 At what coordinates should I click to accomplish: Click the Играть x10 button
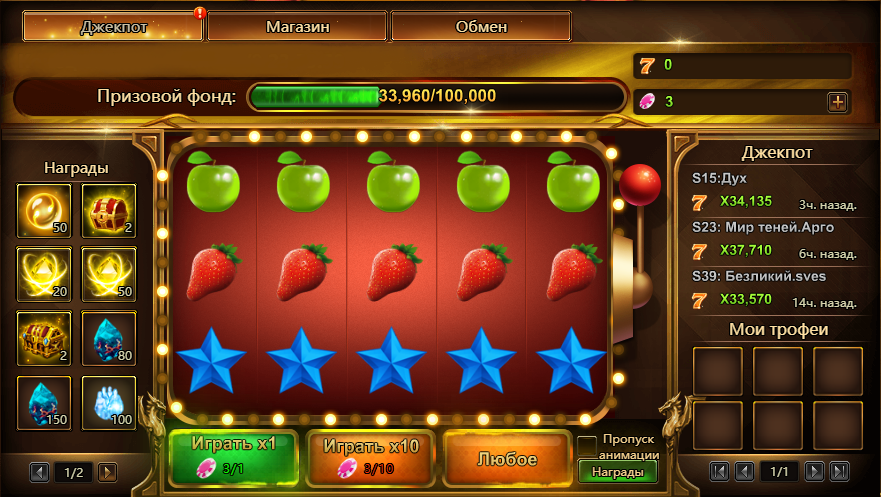(x=369, y=456)
